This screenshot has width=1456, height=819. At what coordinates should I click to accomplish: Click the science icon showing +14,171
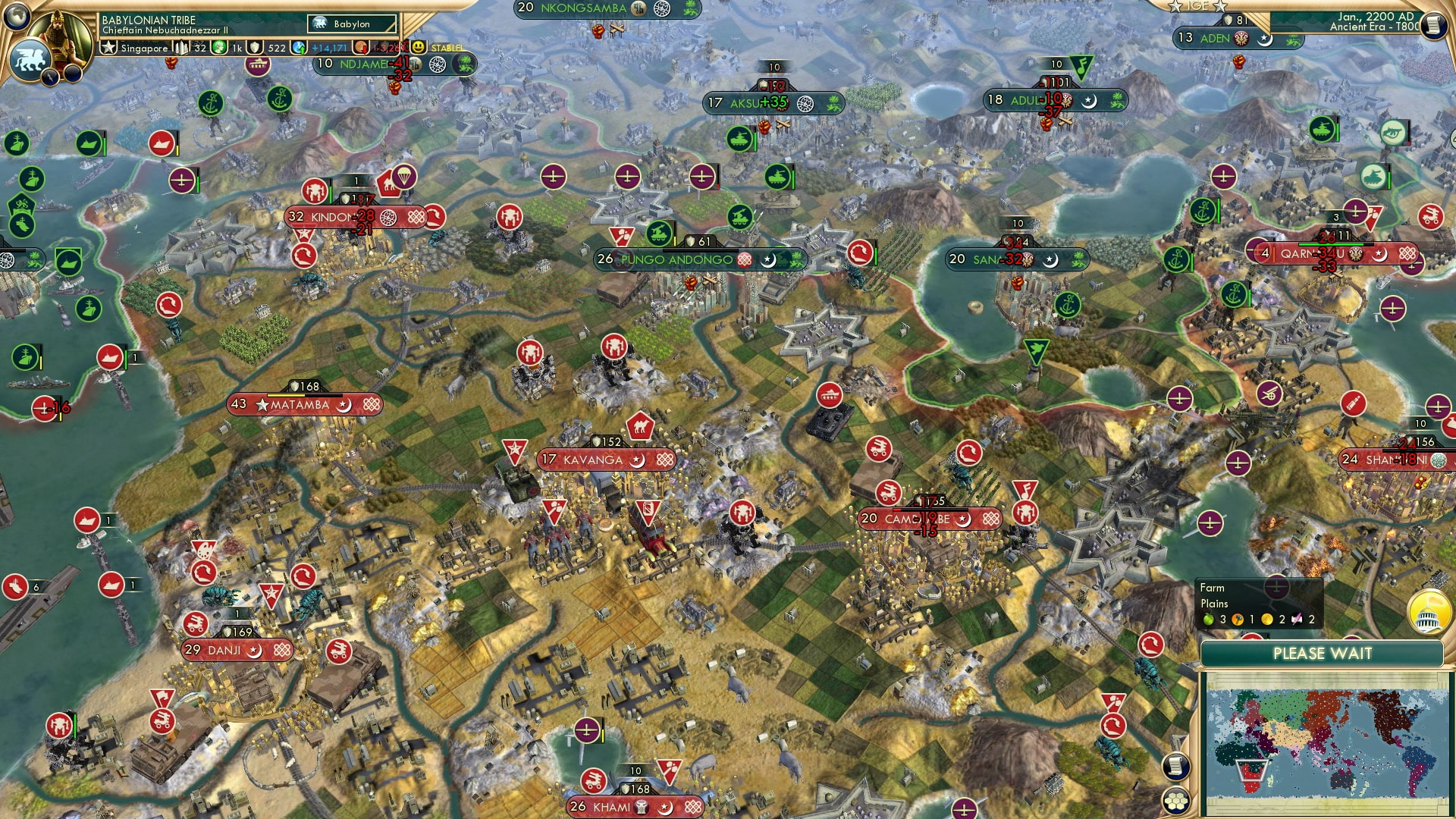[297, 47]
